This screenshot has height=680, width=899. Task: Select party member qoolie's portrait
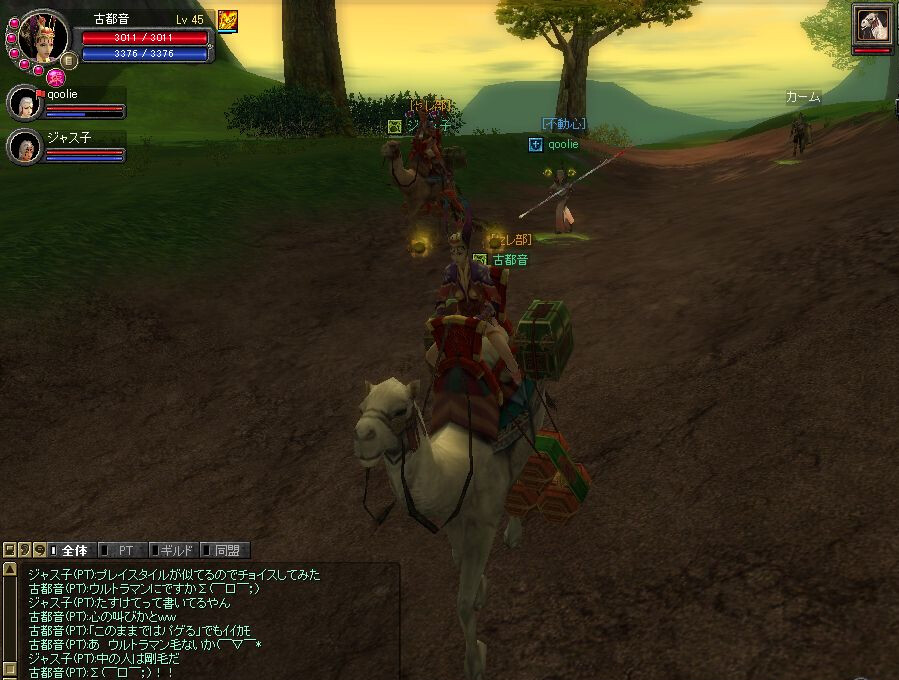point(24,103)
